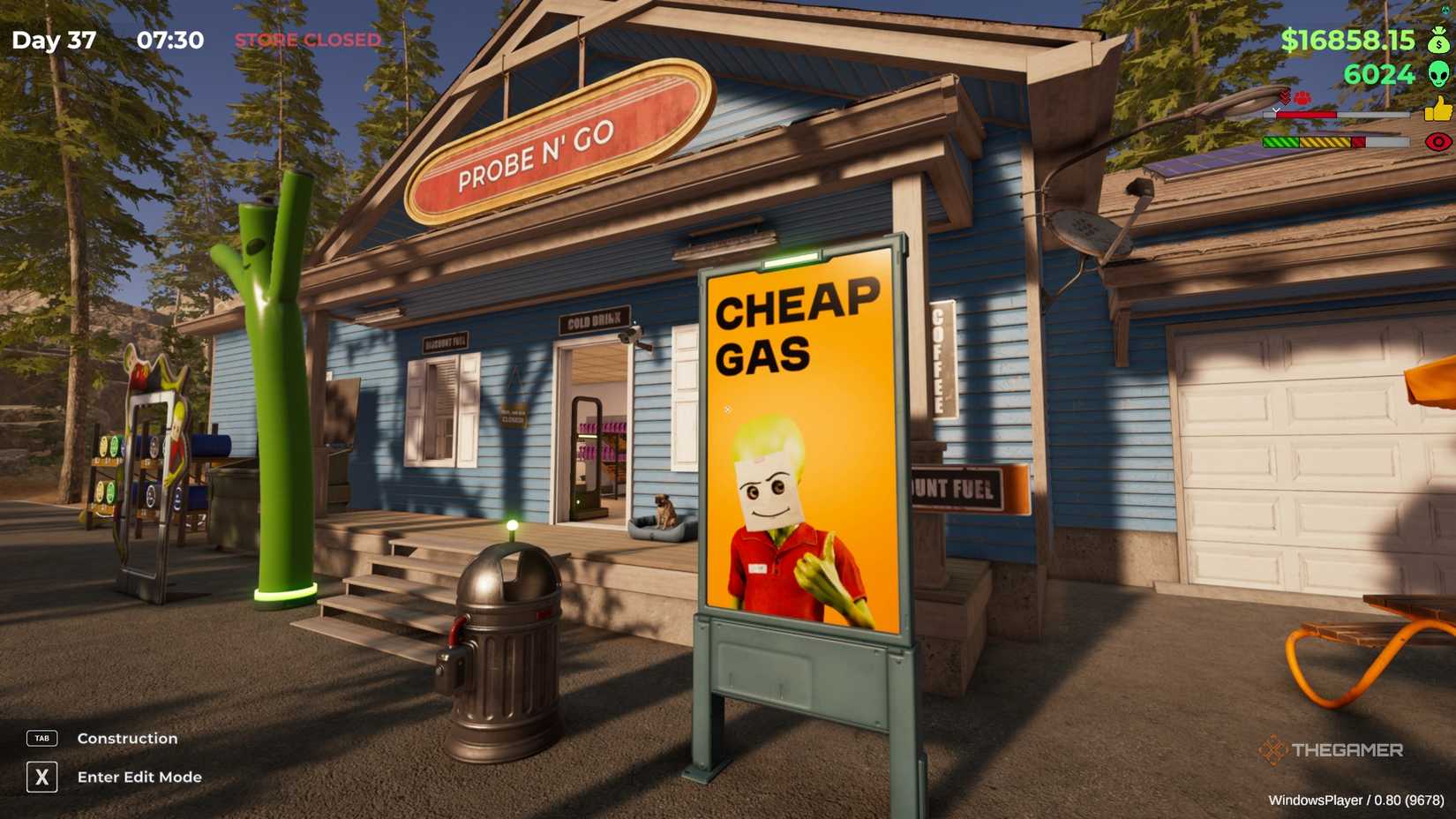
Task: Open Construction via the TAB key prompt
Action: [x=126, y=738]
